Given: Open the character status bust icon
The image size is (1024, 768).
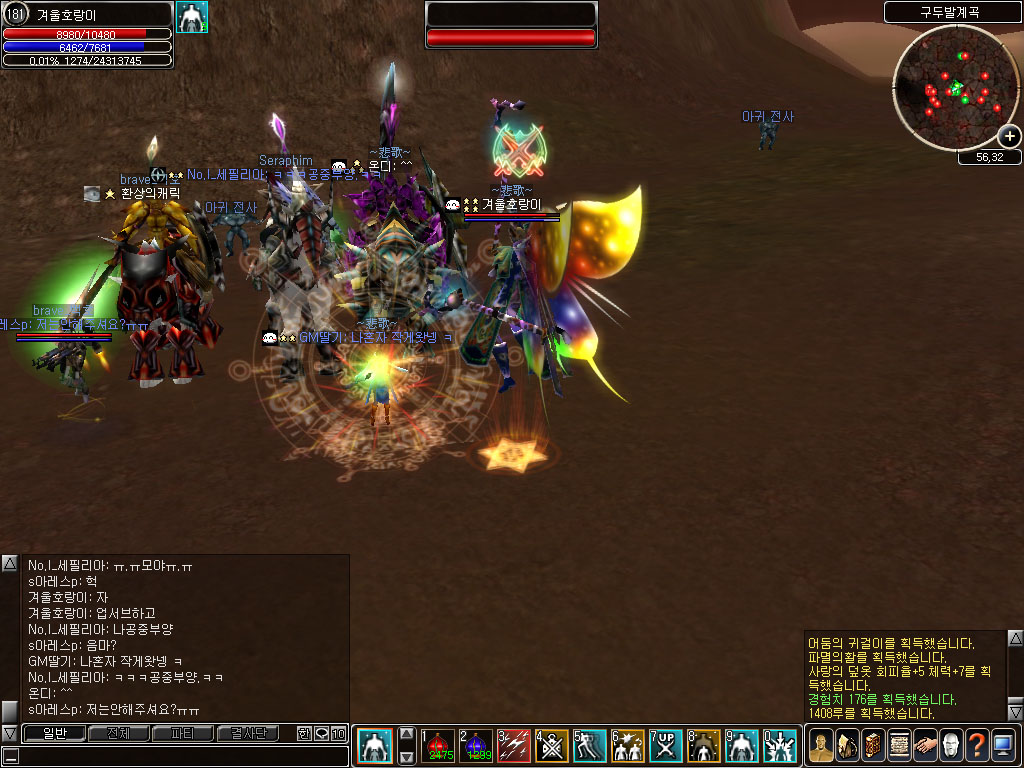Looking at the screenshot, I should click(x=821, y=746).
